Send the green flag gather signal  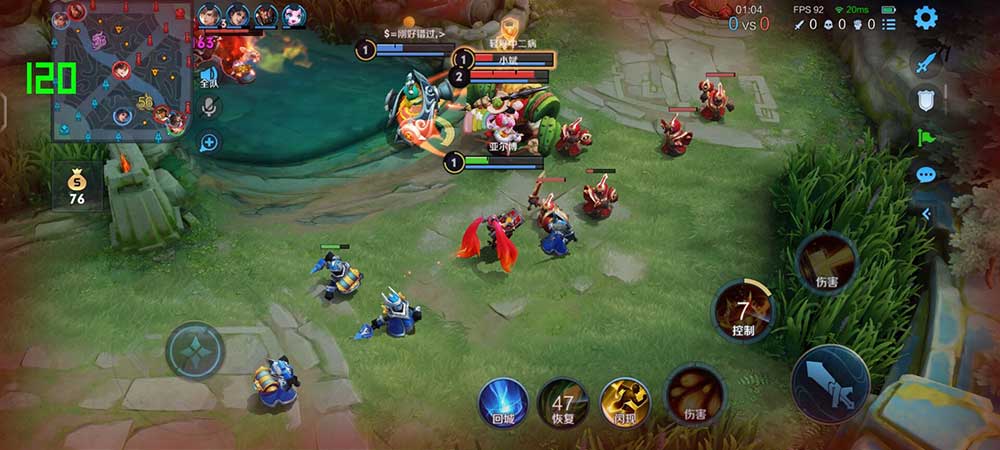coord(926,138)
